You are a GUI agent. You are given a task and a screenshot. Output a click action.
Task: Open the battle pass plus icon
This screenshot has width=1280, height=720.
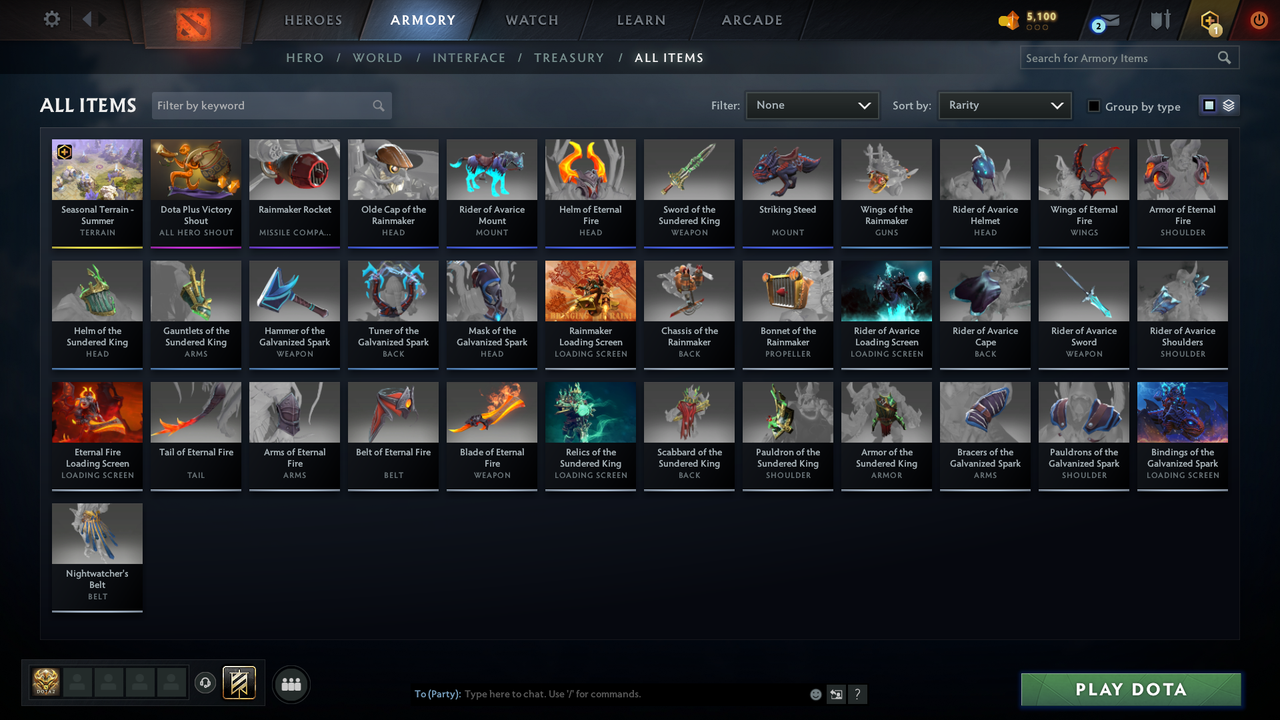tap(1209, 19)
